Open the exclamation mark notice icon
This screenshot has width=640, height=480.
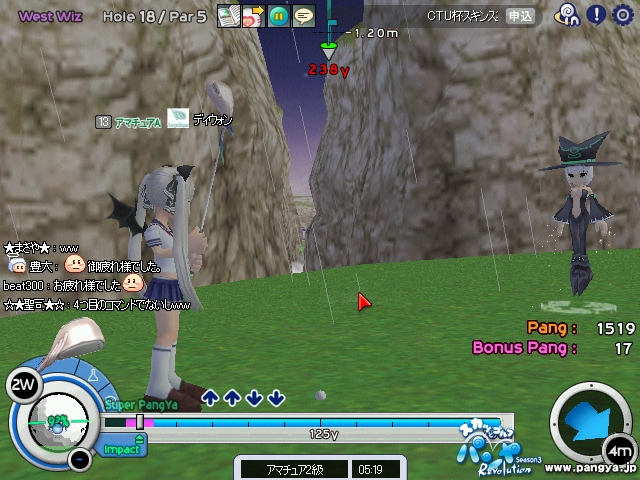[x=596, y=15]
